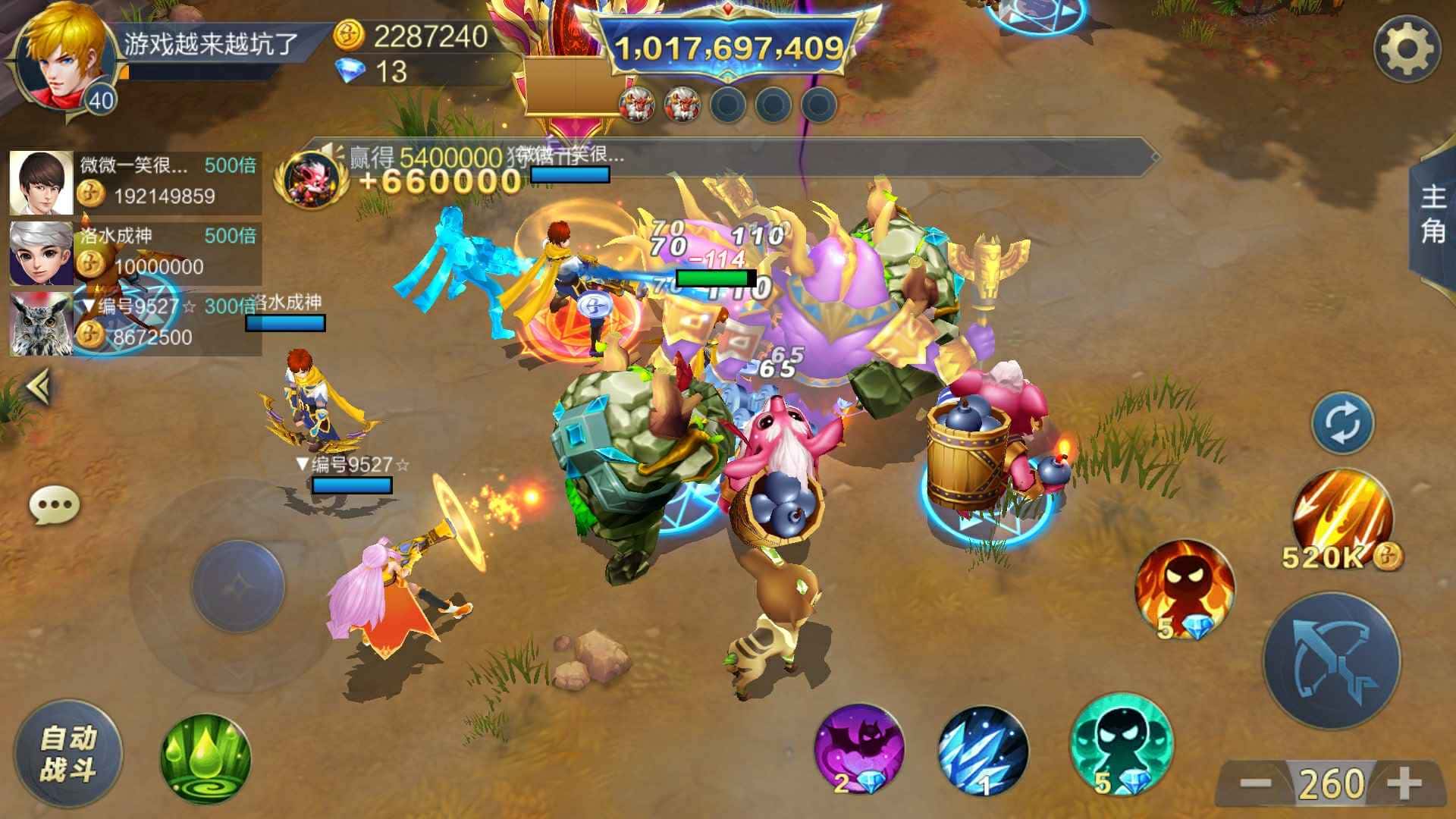Select player 编号9527 with owl avatar
This screenshot has width=1456, height=819.
135,324
